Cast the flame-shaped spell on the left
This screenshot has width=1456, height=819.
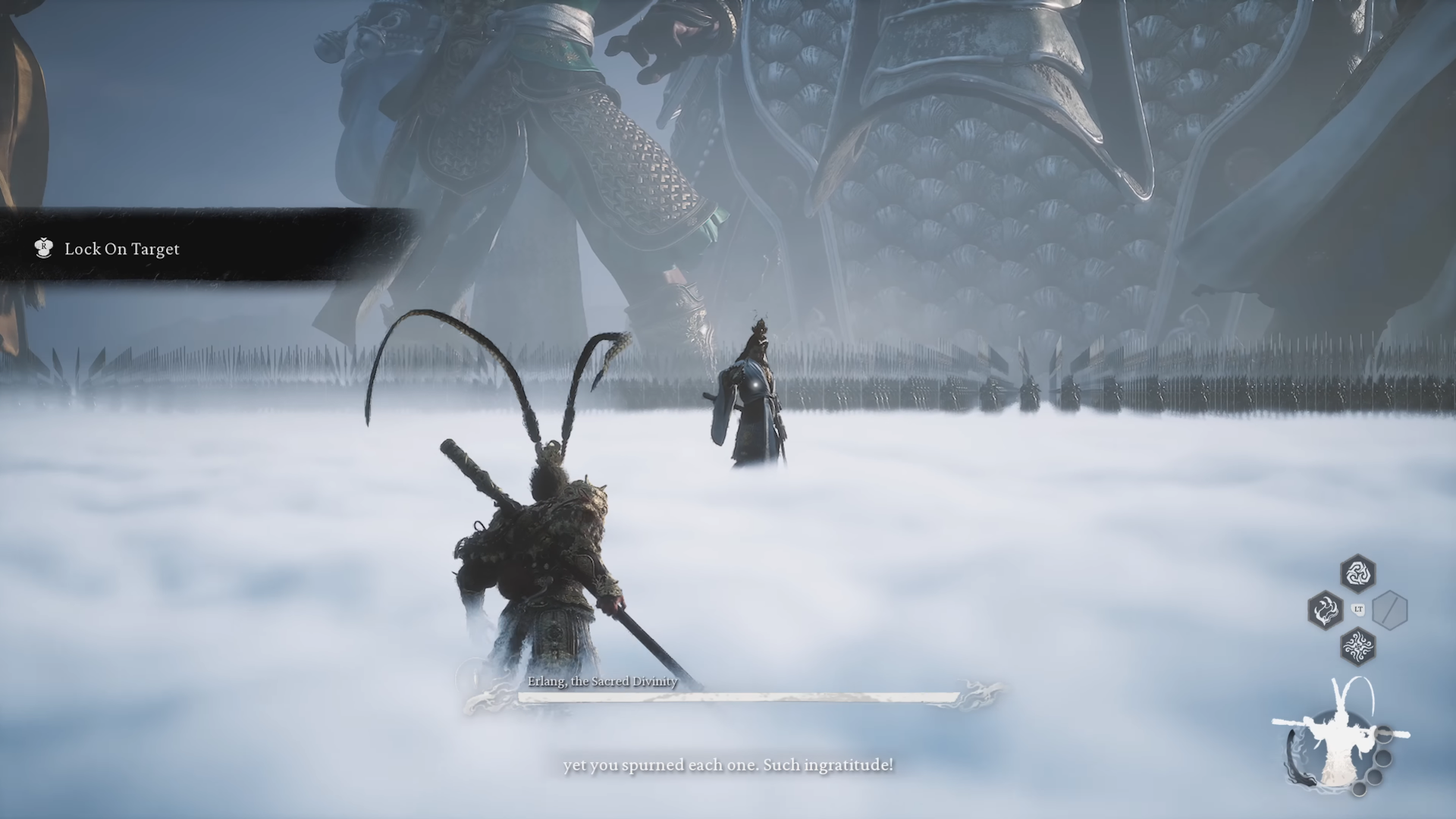point(1325,610)
